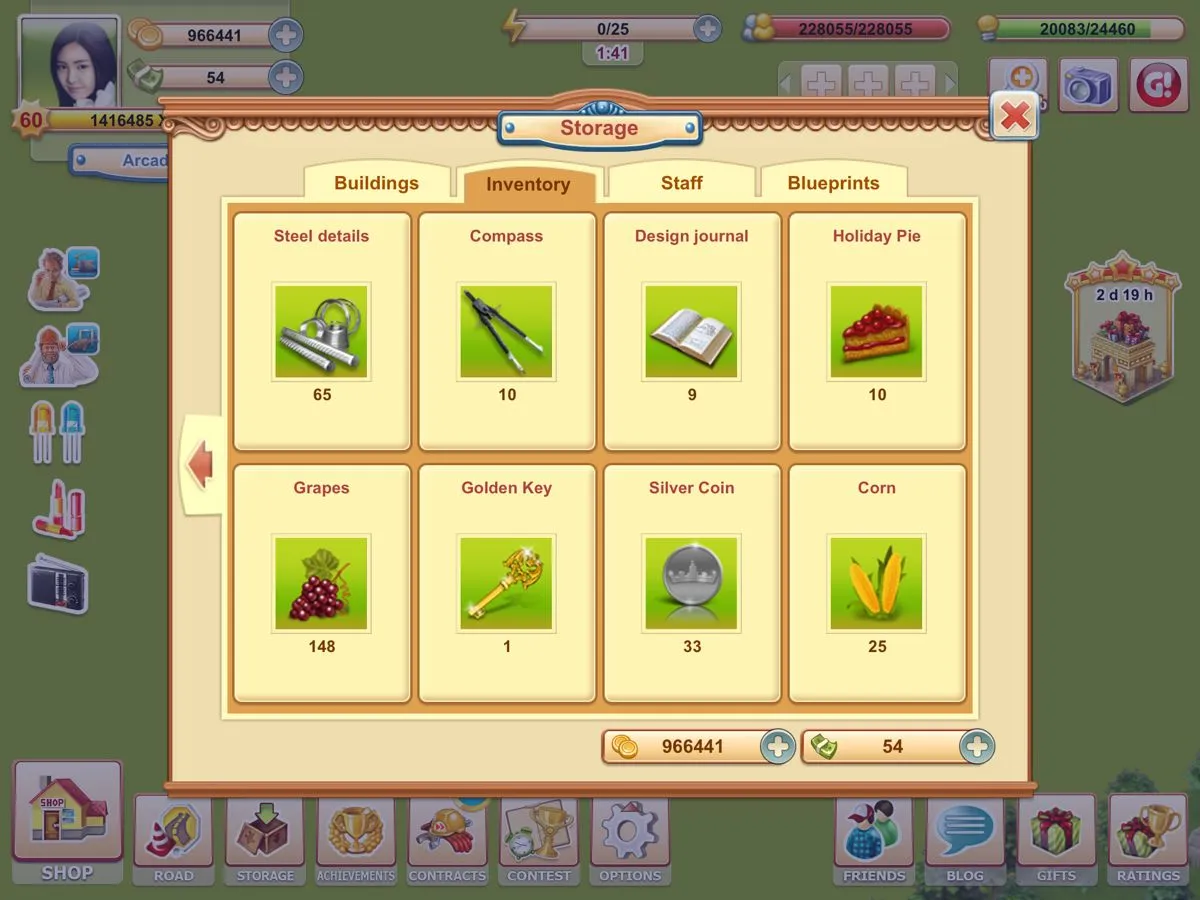This screenshot has width=1200, height=900.
Task: Select the Design journal item
Action: click(x=692, y=331)
